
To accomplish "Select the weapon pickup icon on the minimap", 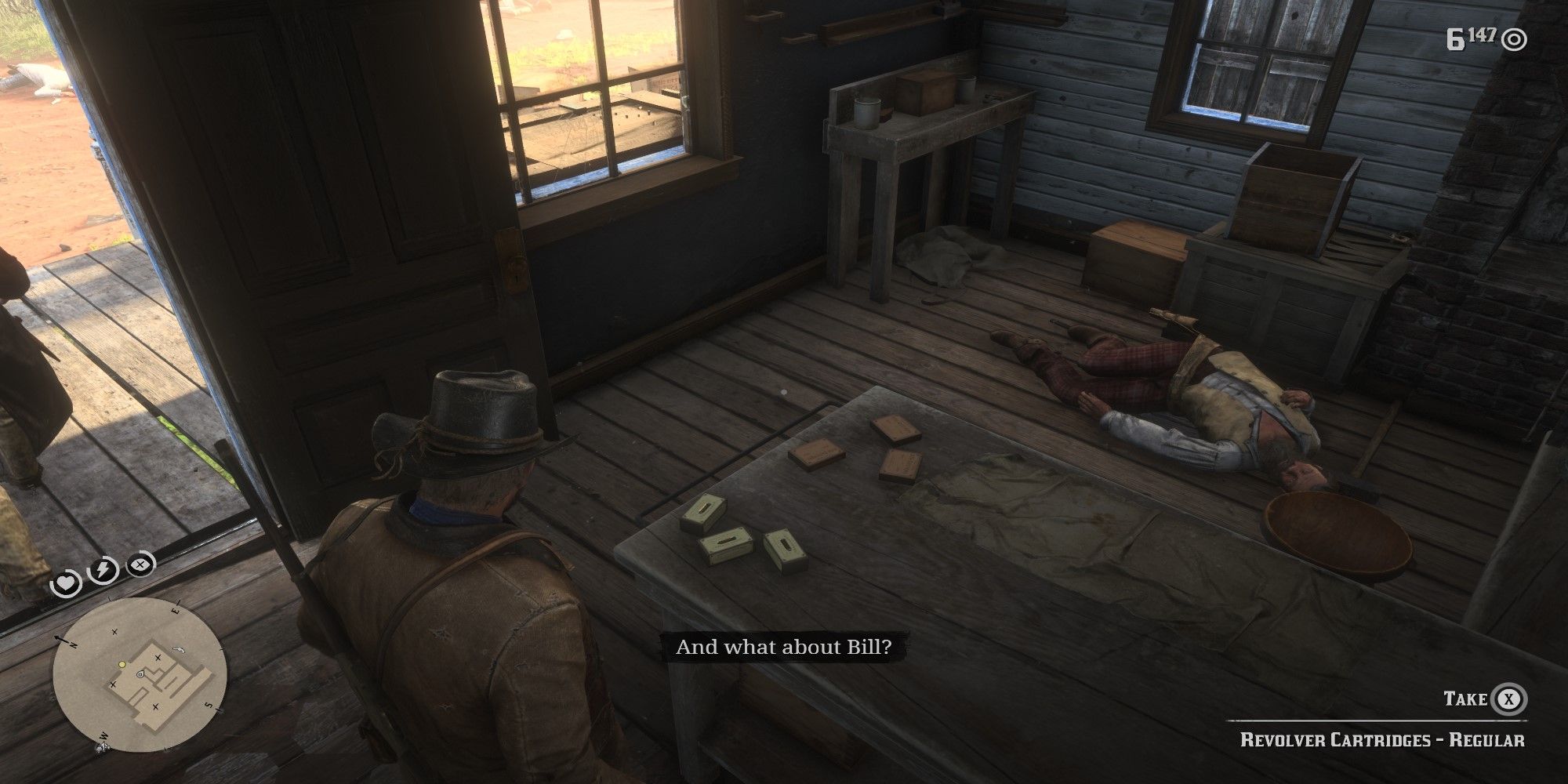I will (x=179, y=649).
